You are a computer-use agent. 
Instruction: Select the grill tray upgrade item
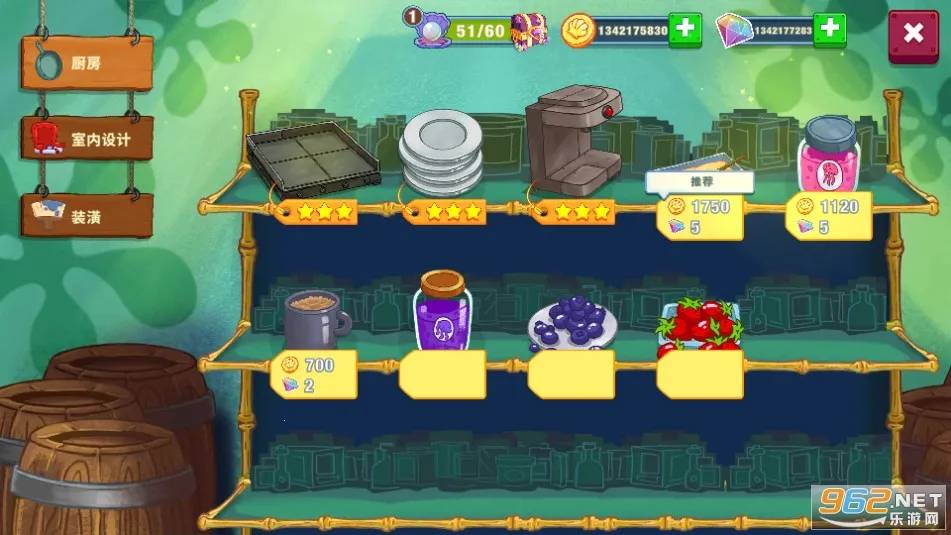click(x=313, y=157)
